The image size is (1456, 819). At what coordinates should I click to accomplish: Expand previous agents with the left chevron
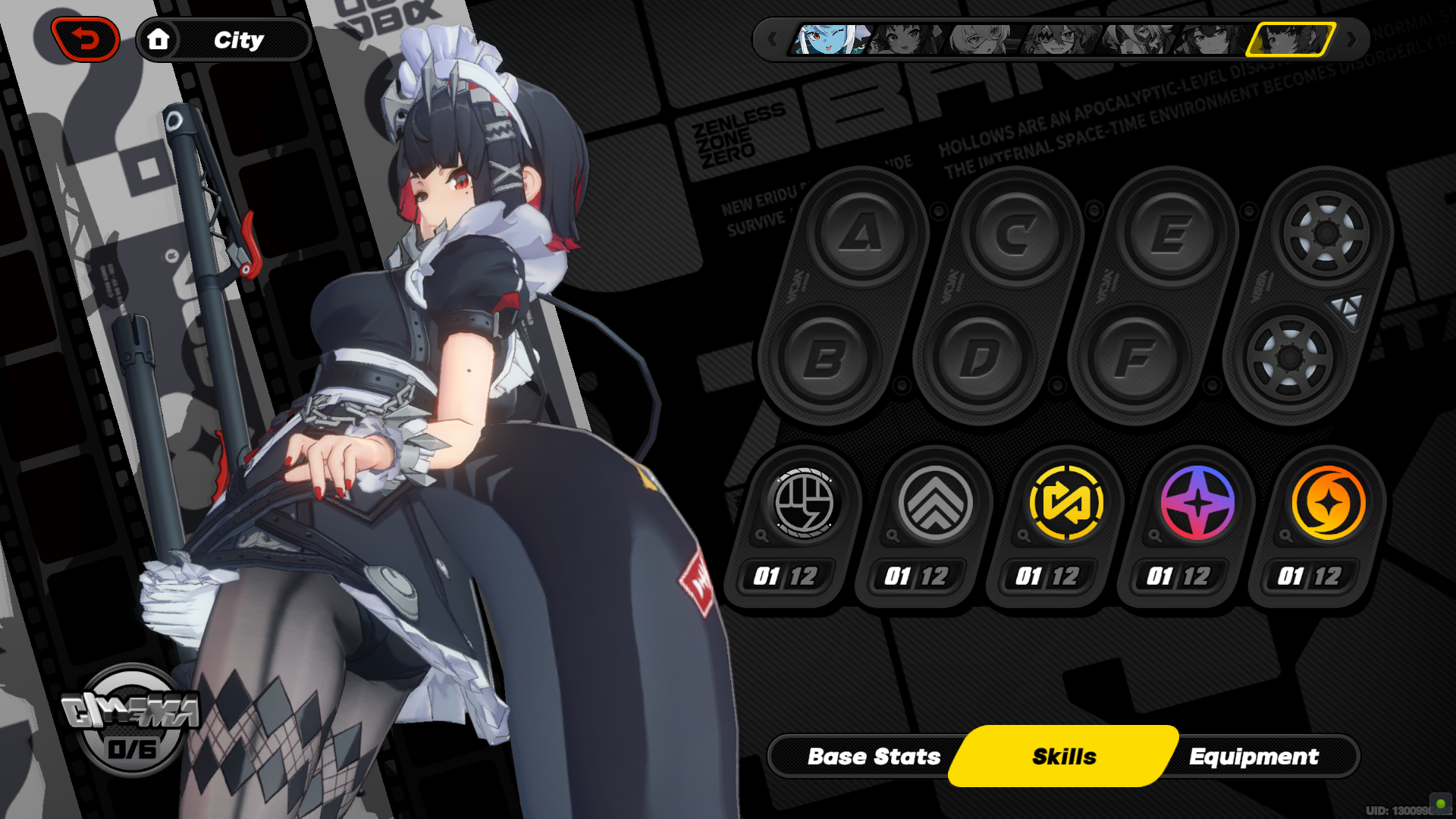(x=773, y=40)
